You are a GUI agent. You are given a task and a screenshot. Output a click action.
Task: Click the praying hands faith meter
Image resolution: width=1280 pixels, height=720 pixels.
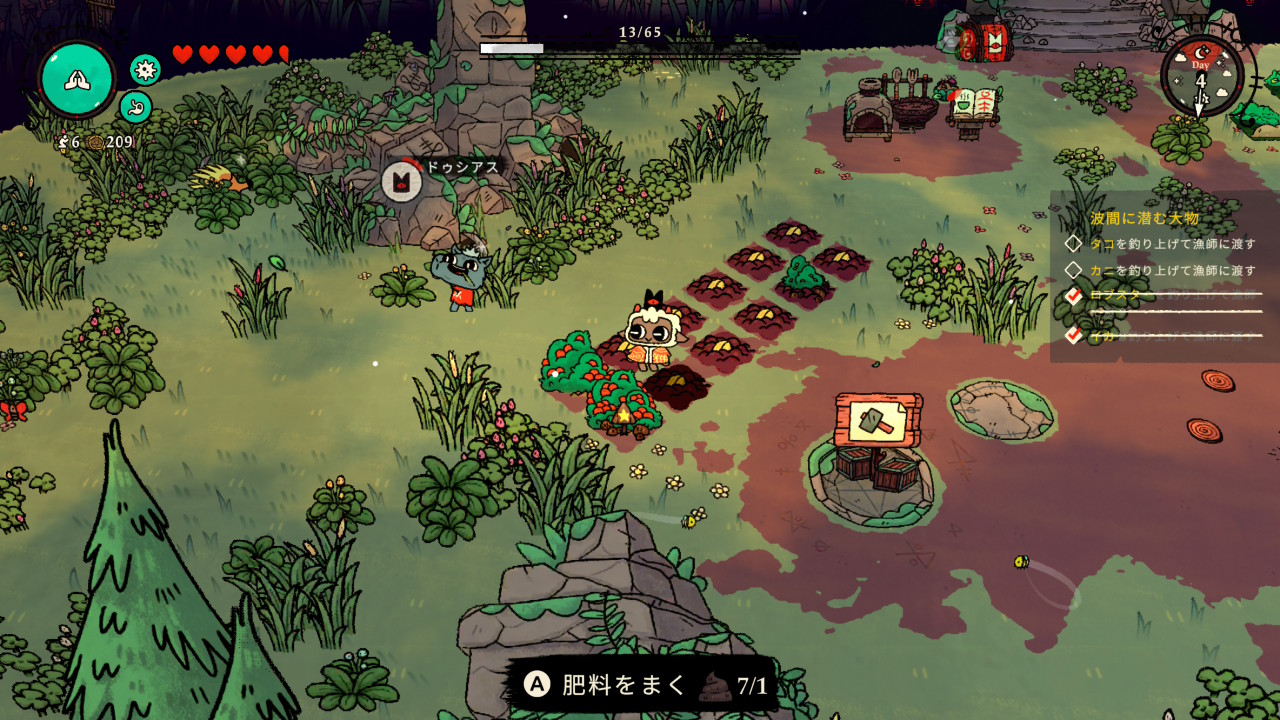coord(77,79)
